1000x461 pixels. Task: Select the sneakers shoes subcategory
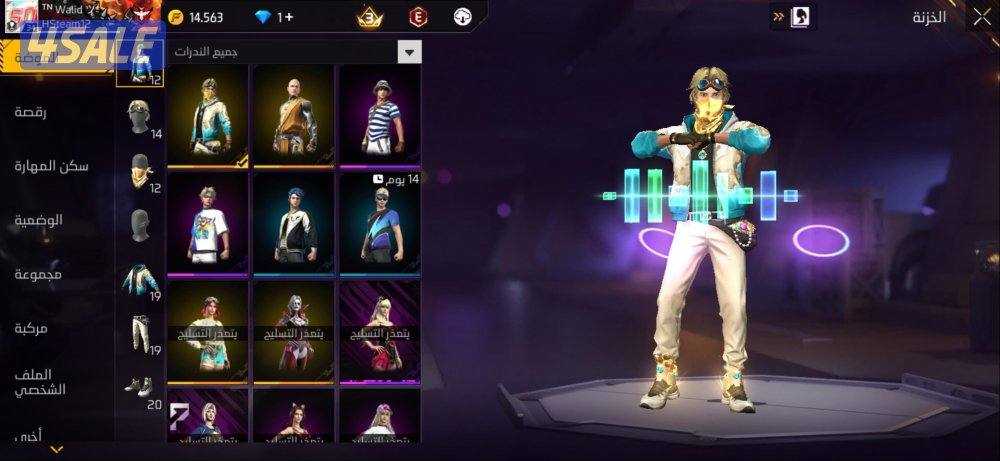click(x=140, y=385)
